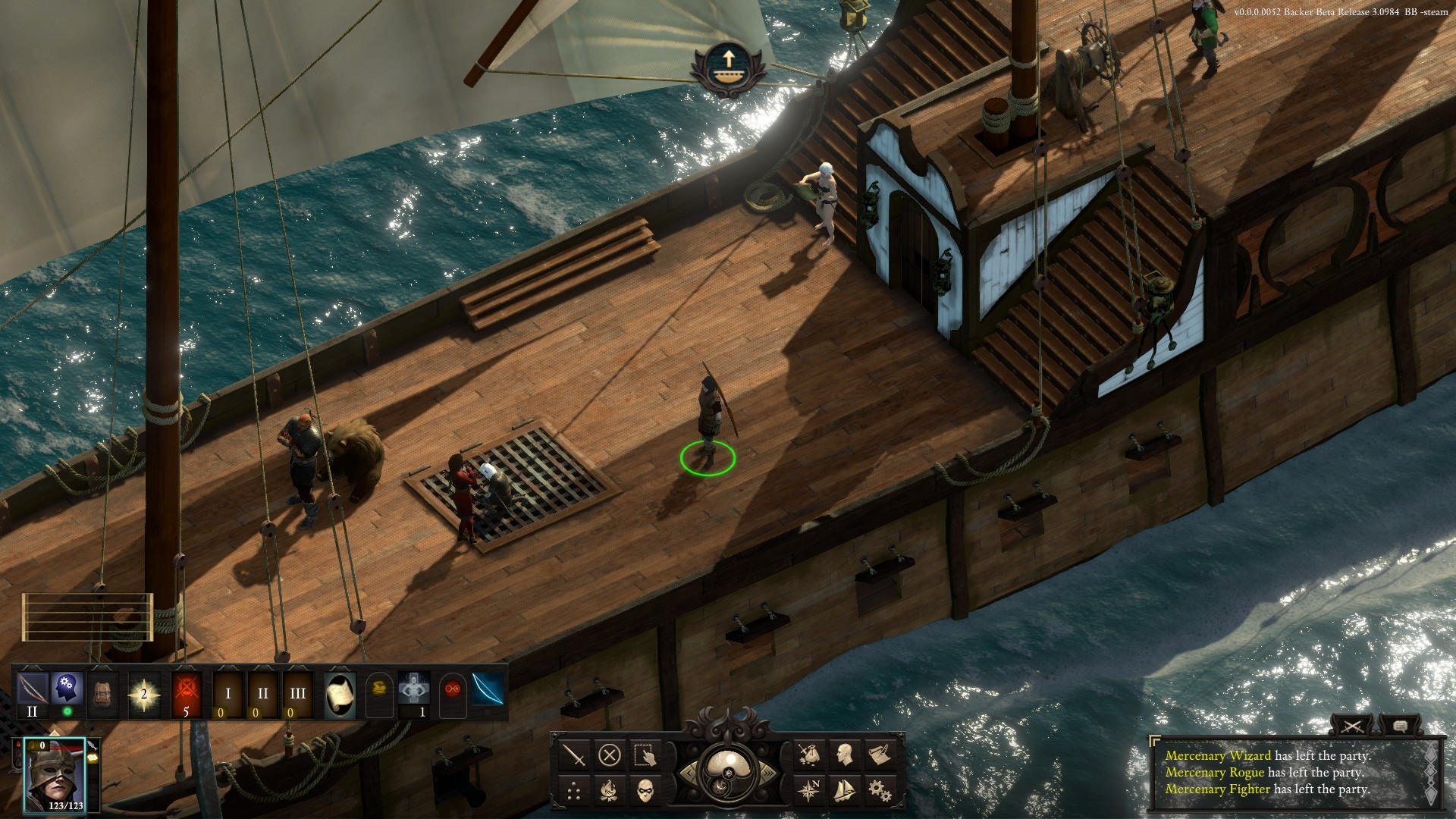Open the AI behavior head-with-gears icon
The height and width of the screenshot is (819, 1456).
click(x=67, y=689)
